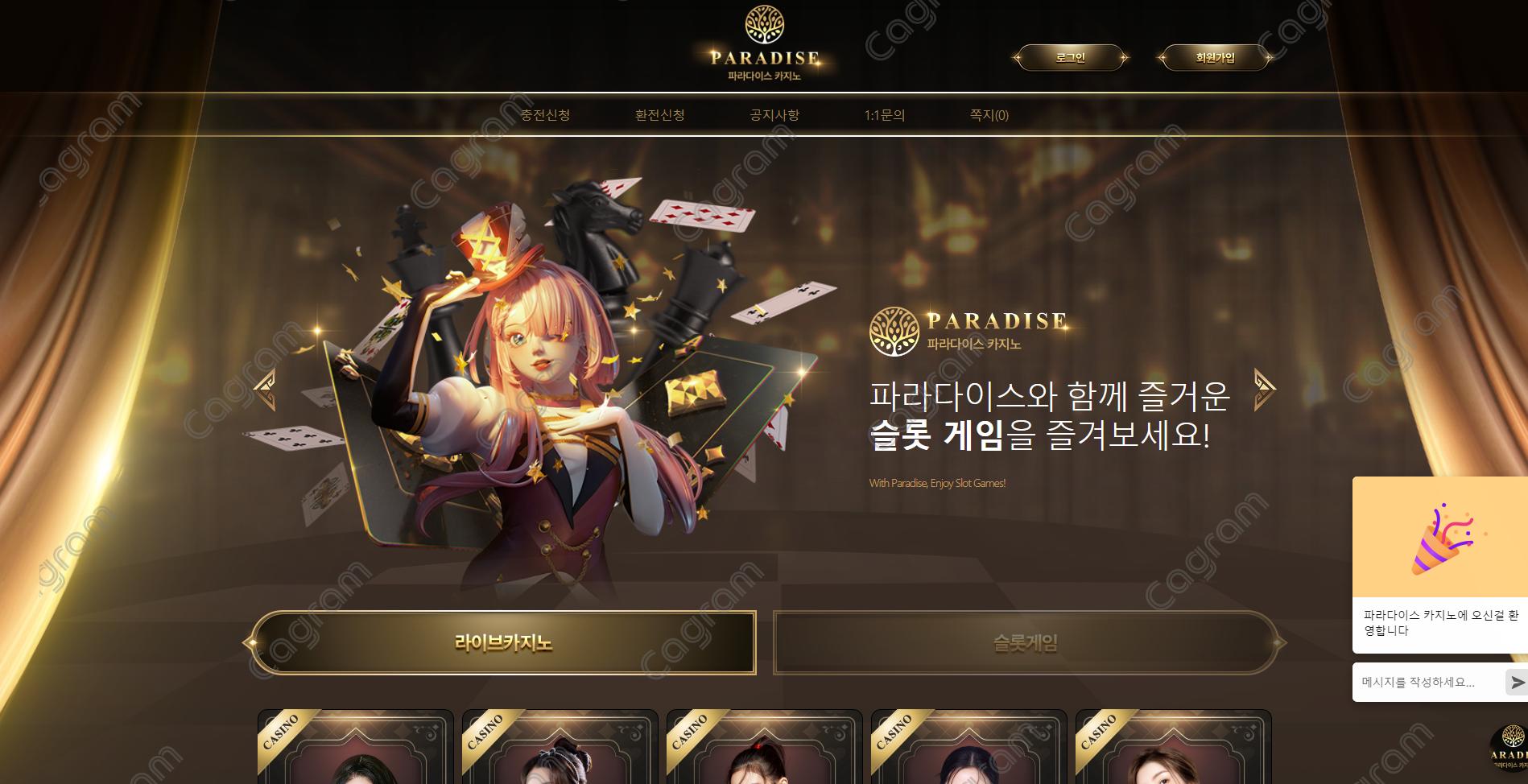Screen dimensions: 1528x784
Task: Open the 로그인 login button
Action: pos(1070,58)
